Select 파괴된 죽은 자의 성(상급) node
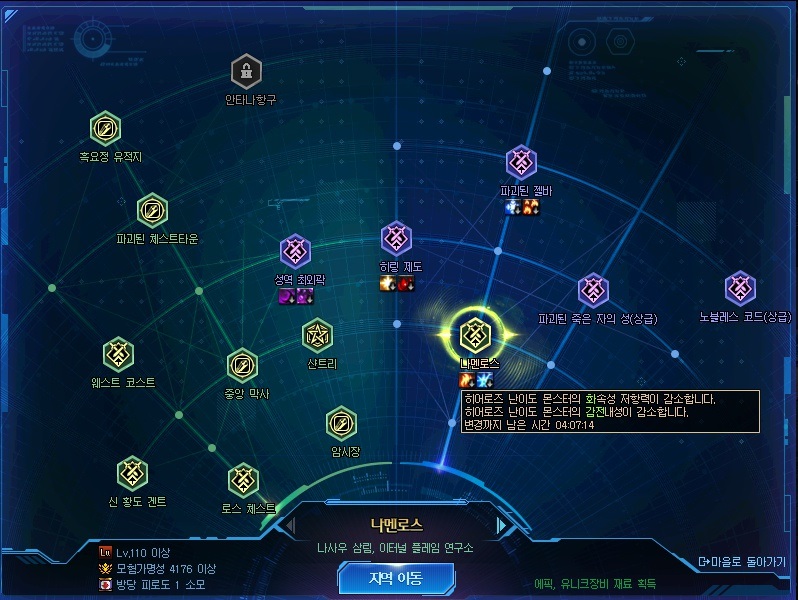The image size is (798, 600). click(594, 291)
